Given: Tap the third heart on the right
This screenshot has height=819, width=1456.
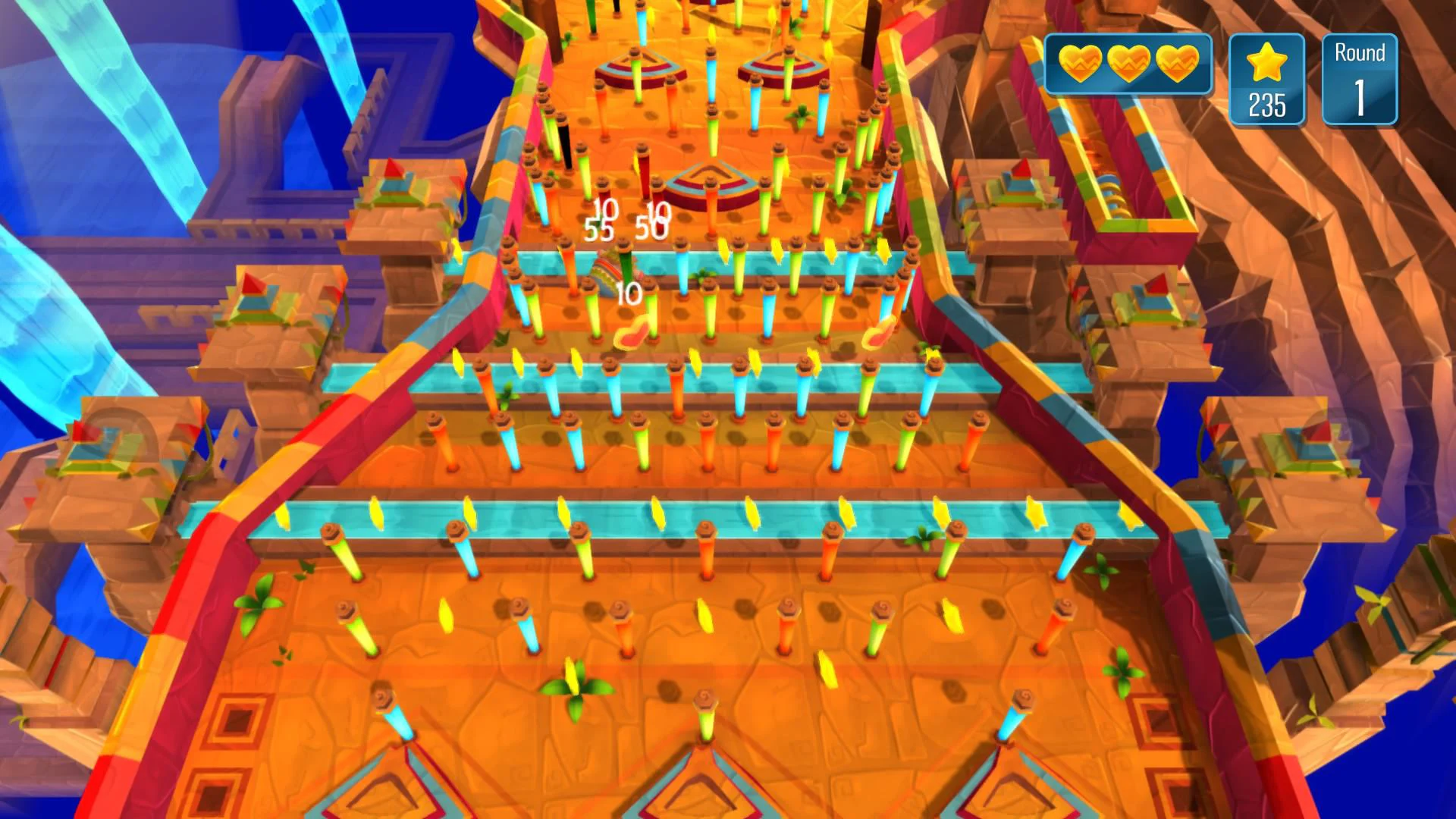Looking at the screenshot, I should coord(1176,64).
